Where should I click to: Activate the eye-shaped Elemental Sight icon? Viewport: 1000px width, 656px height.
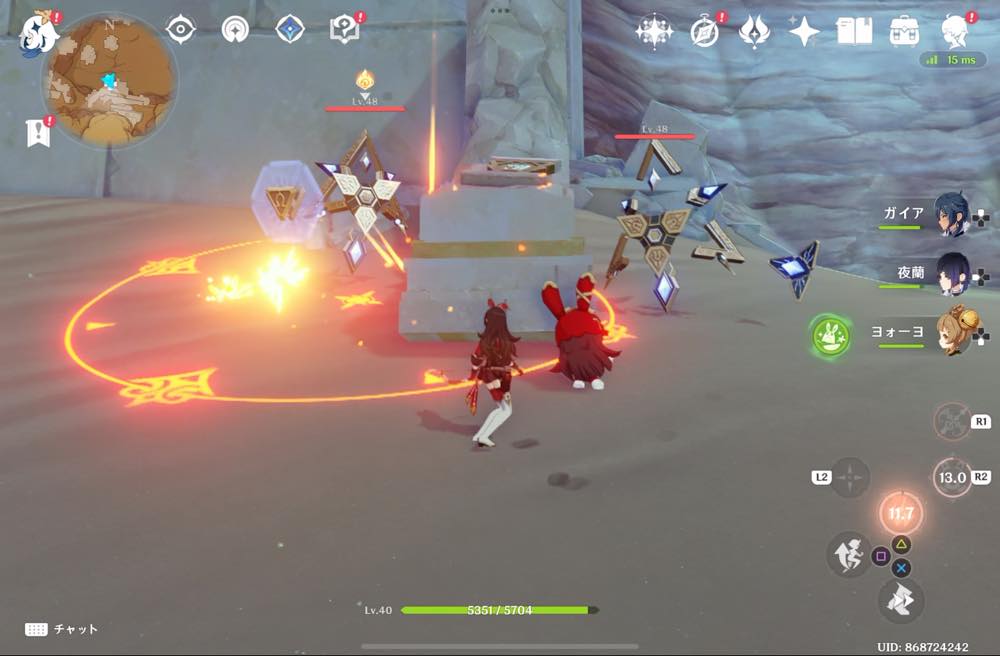point(180,29)
